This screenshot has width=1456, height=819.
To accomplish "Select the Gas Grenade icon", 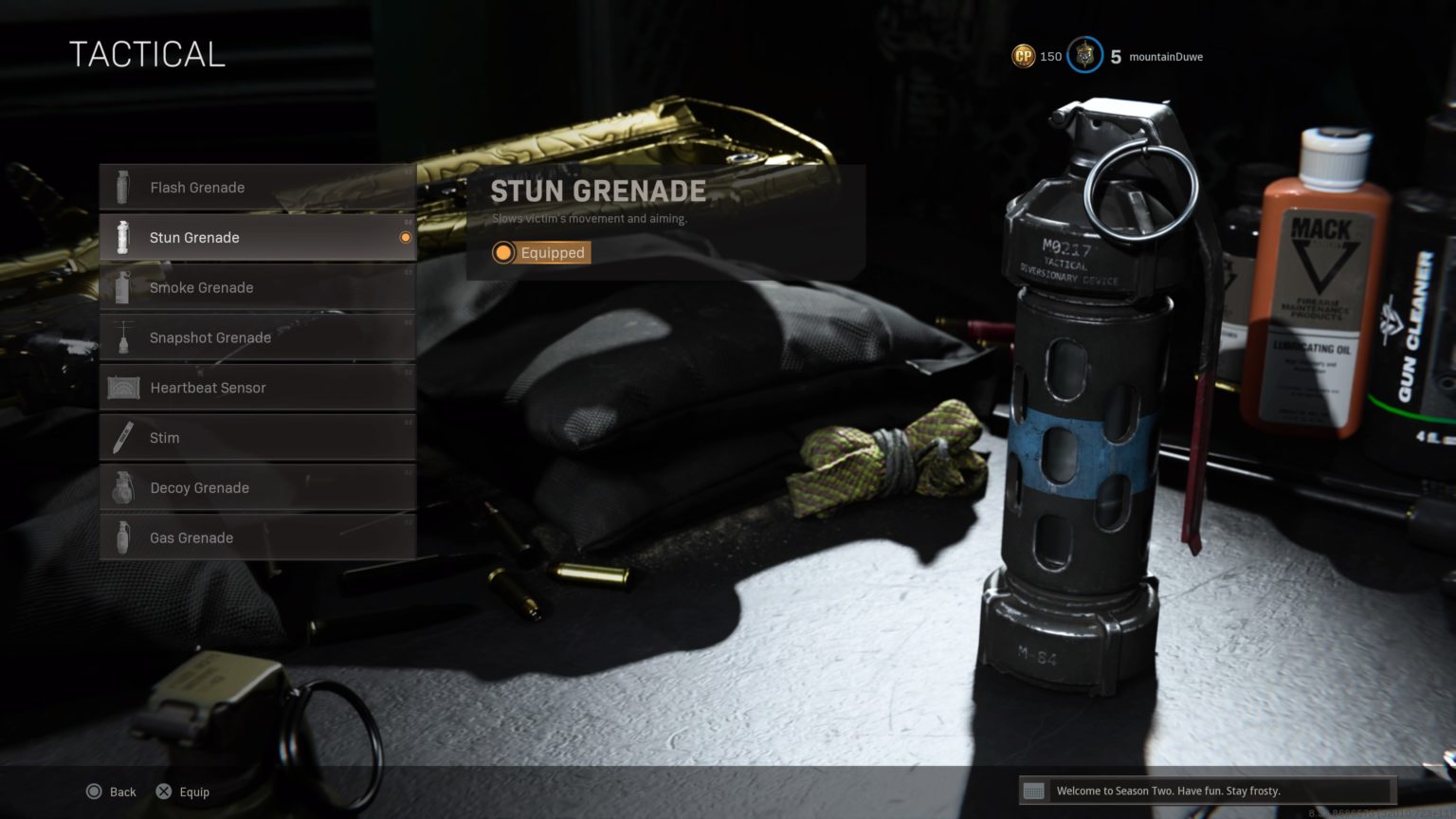I will [x=123, y=537].
